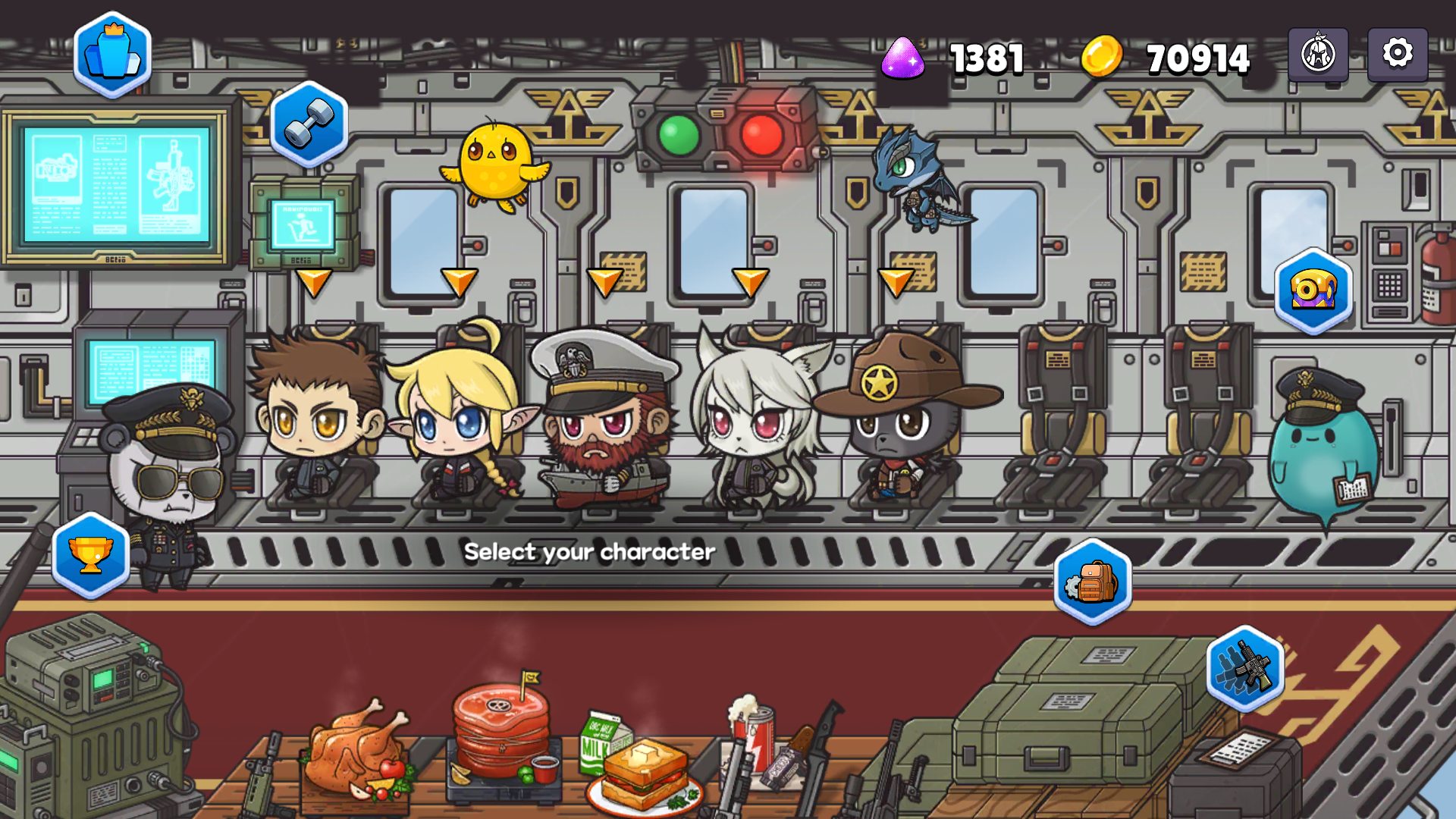This screenshot has height=819, width=1456.
Task: Click the purple gem currency icon
Action: point(903,58)
